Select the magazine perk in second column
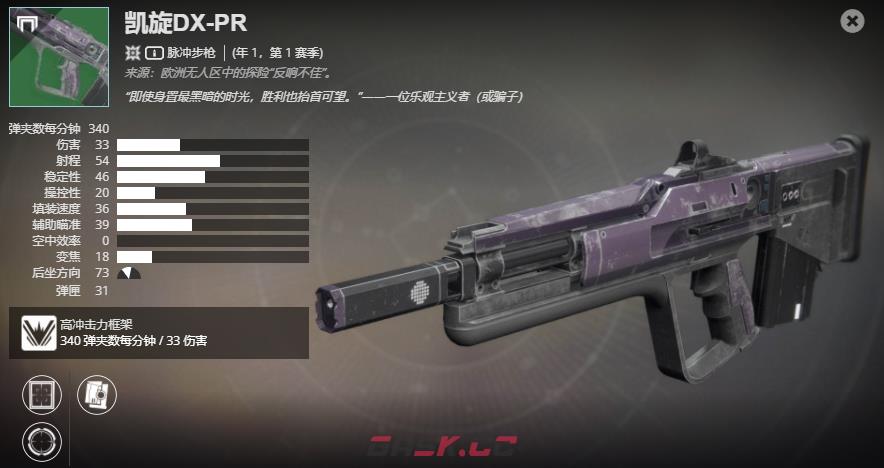This screenshot has height=468, width=884. pyautogui.click(x=97, y=395)
